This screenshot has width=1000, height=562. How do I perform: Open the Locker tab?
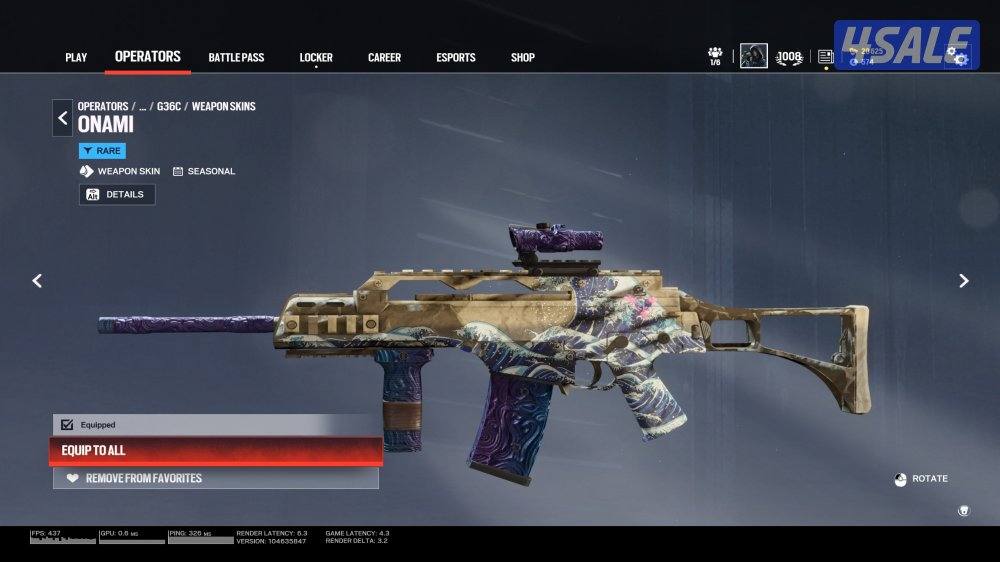click(x=316, y=57)
